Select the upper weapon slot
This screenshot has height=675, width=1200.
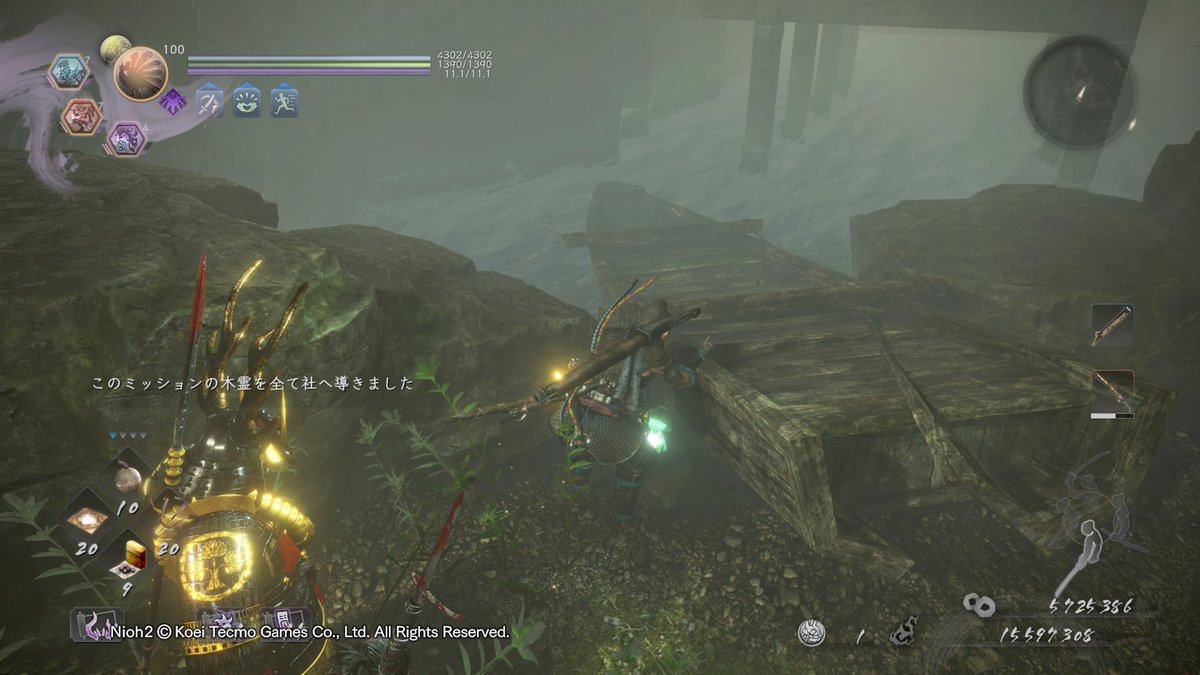[x=1112, y=326]
